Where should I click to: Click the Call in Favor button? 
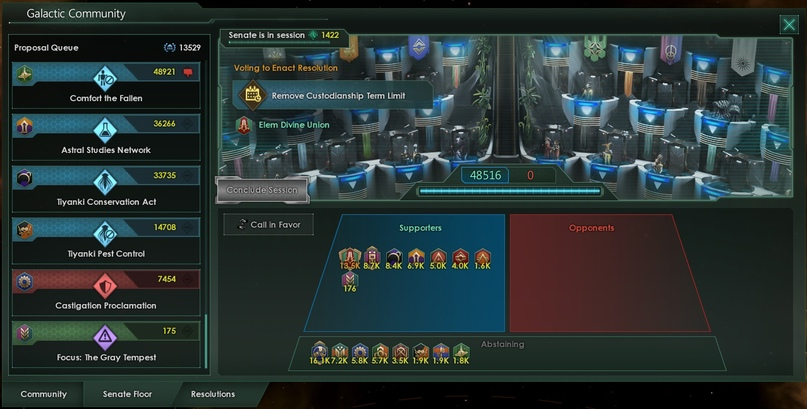pyautogui.click(x=269, y=225)
